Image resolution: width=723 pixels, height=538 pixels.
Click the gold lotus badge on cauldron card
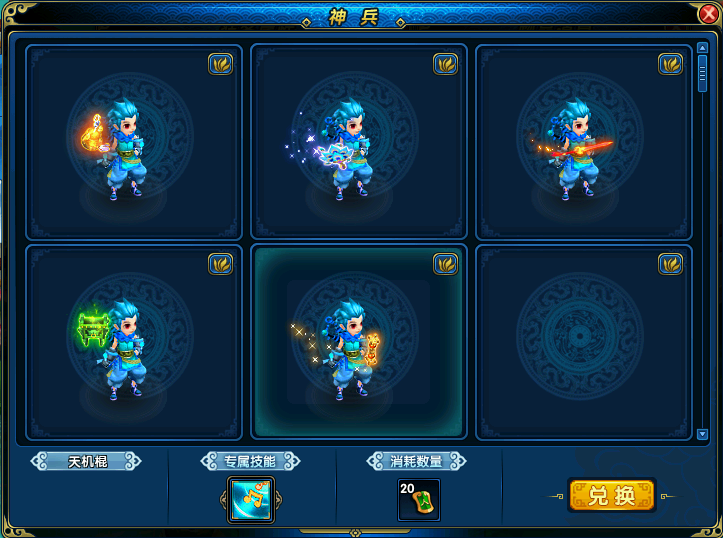[x=220, y=264]
